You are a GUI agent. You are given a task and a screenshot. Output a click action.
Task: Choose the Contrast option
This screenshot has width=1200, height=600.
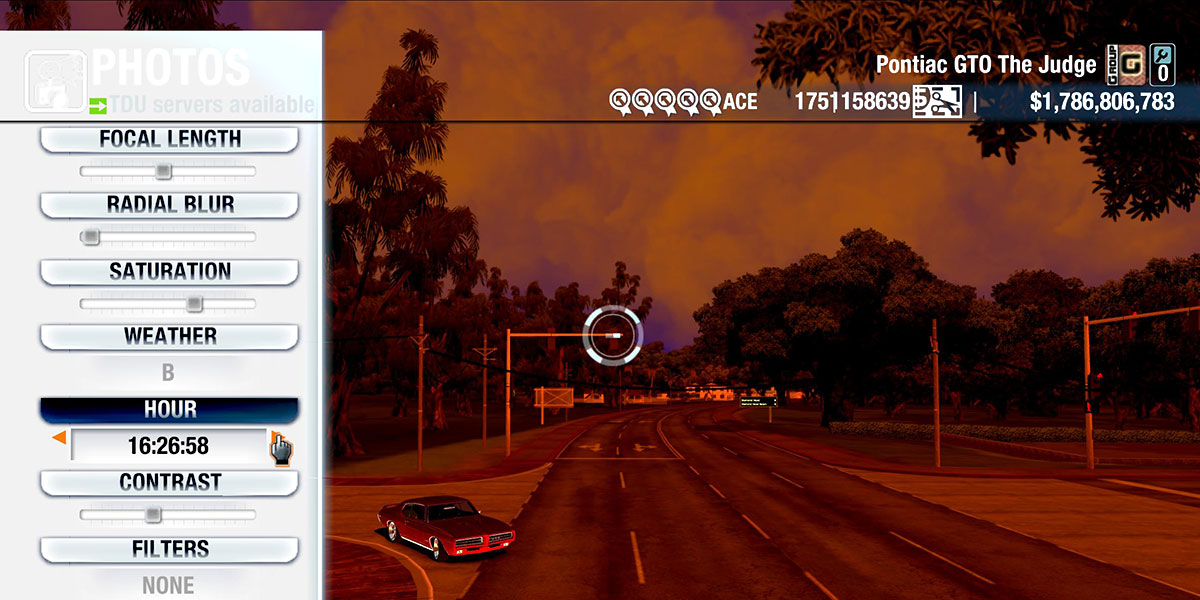tap(169, 483)
